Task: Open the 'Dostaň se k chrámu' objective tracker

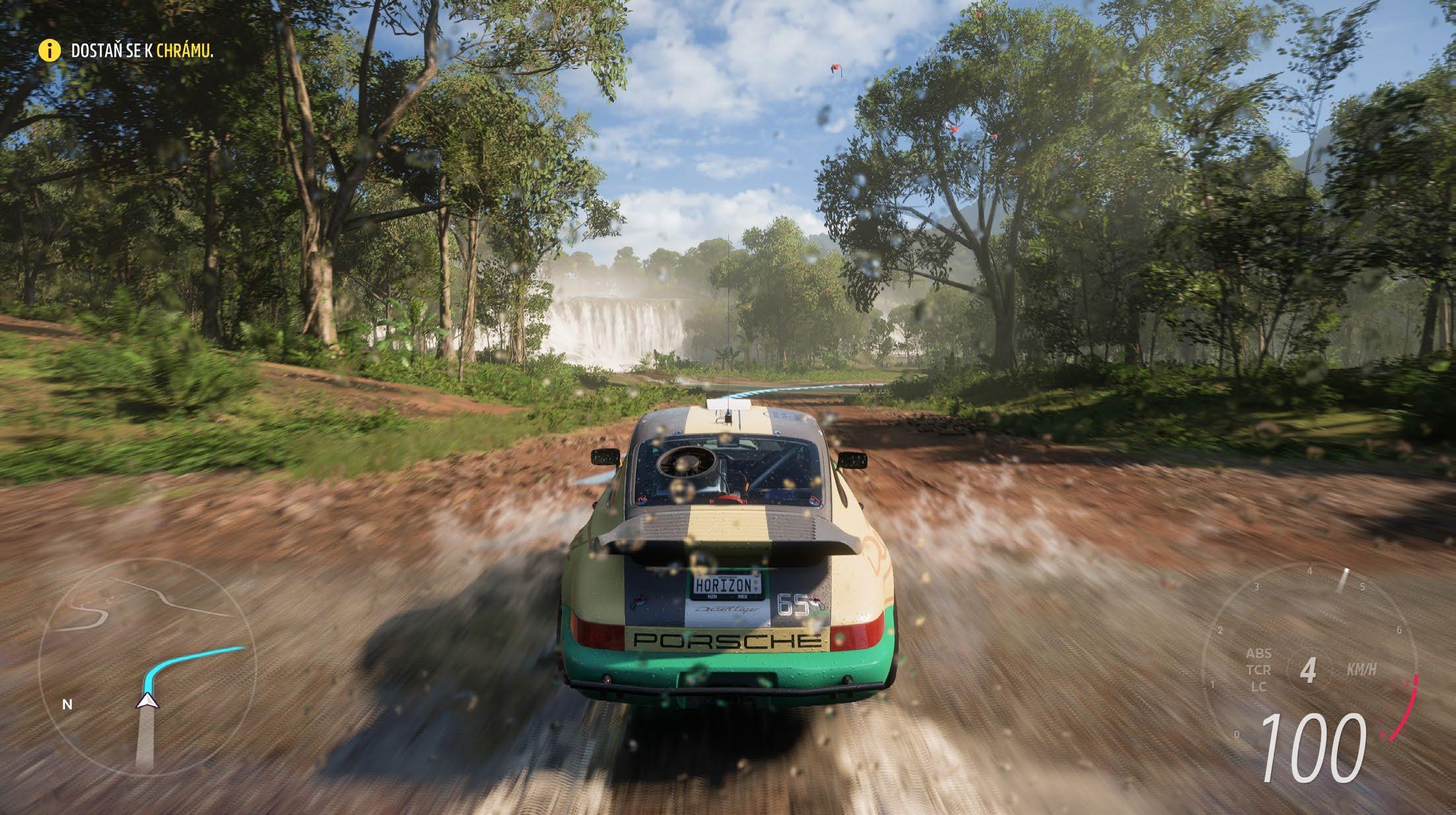Action: [141, 51]
